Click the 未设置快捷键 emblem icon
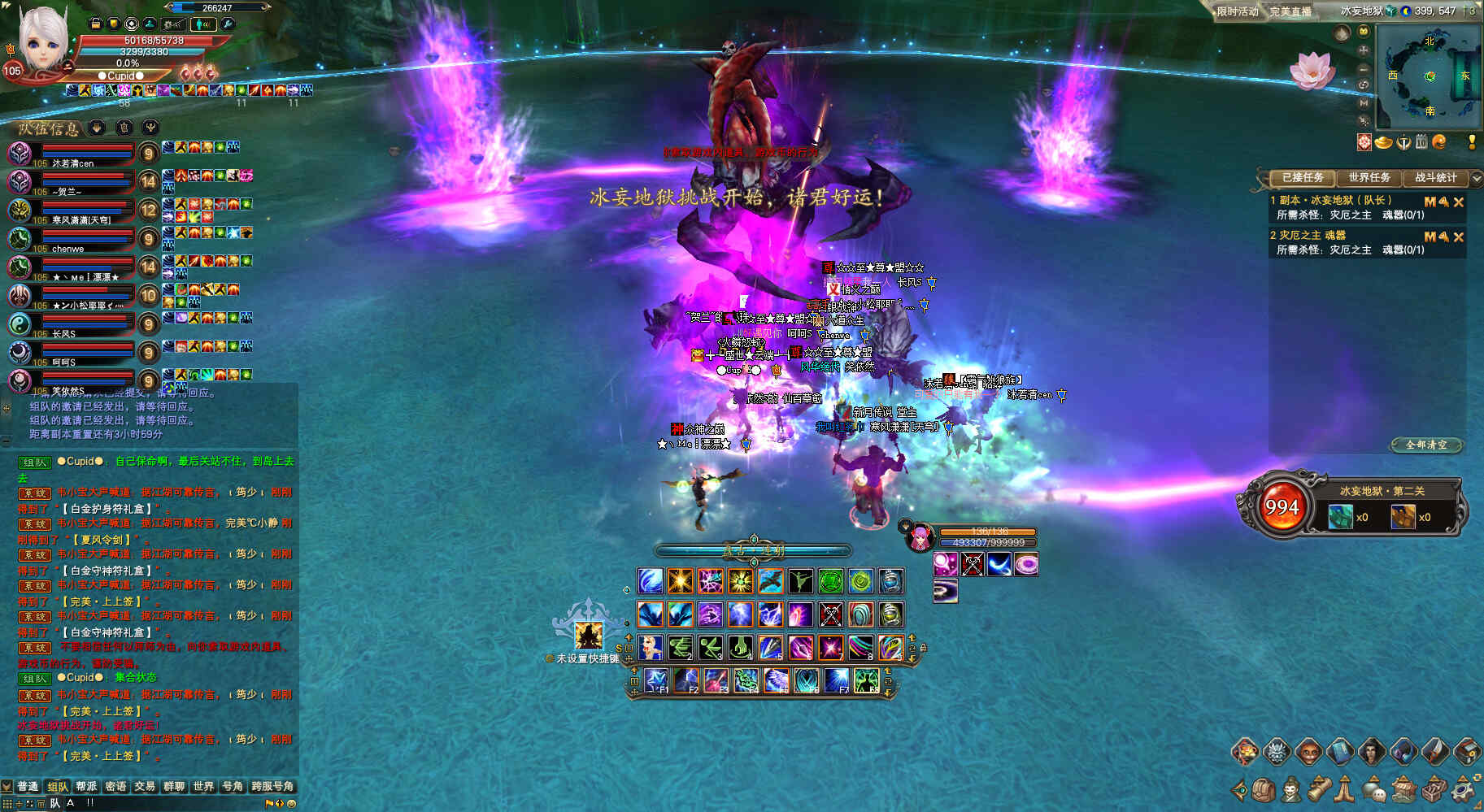1484x812 pixels. point(588,634)
